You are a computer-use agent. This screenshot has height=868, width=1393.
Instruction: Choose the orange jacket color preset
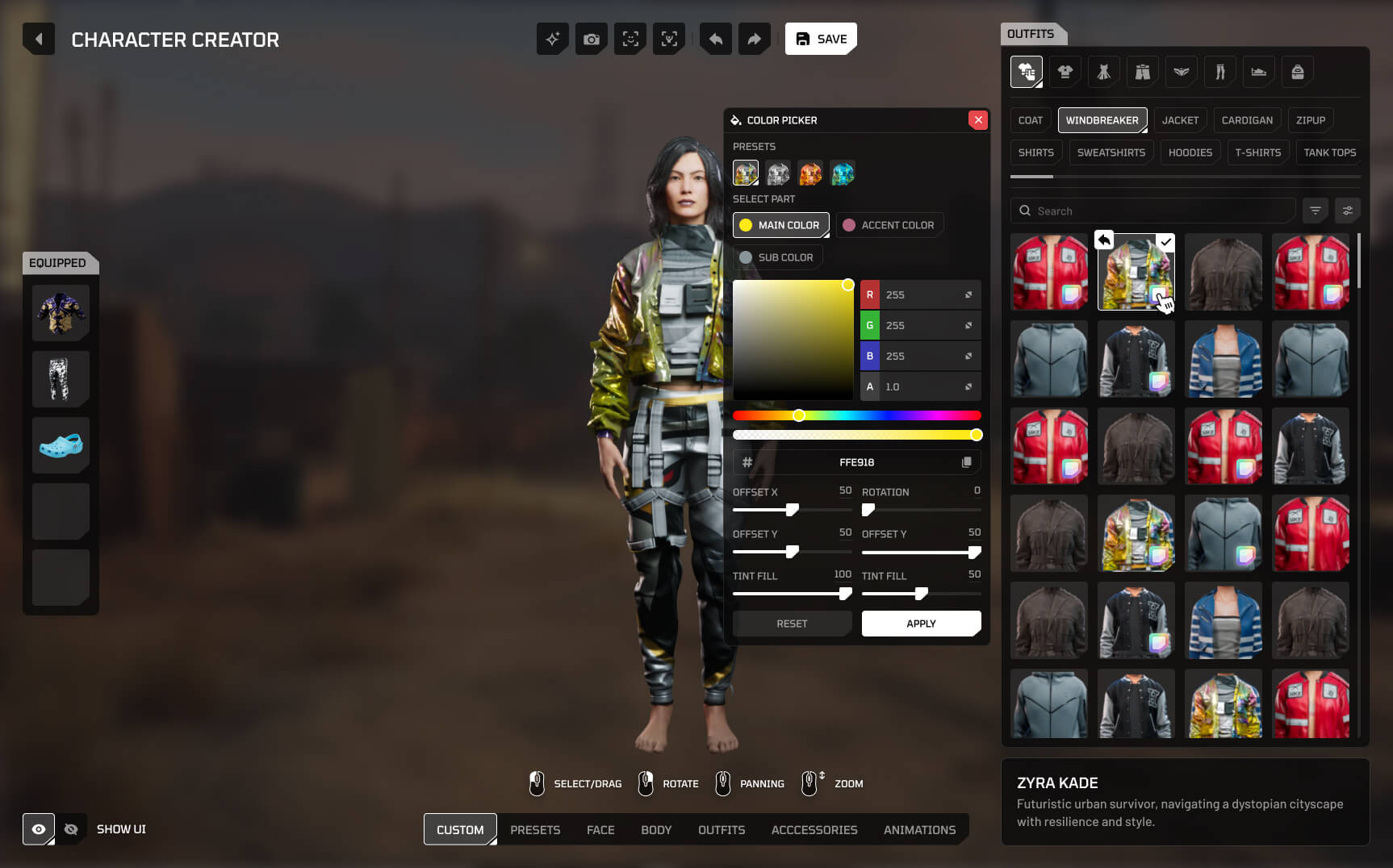coord(809,173)
